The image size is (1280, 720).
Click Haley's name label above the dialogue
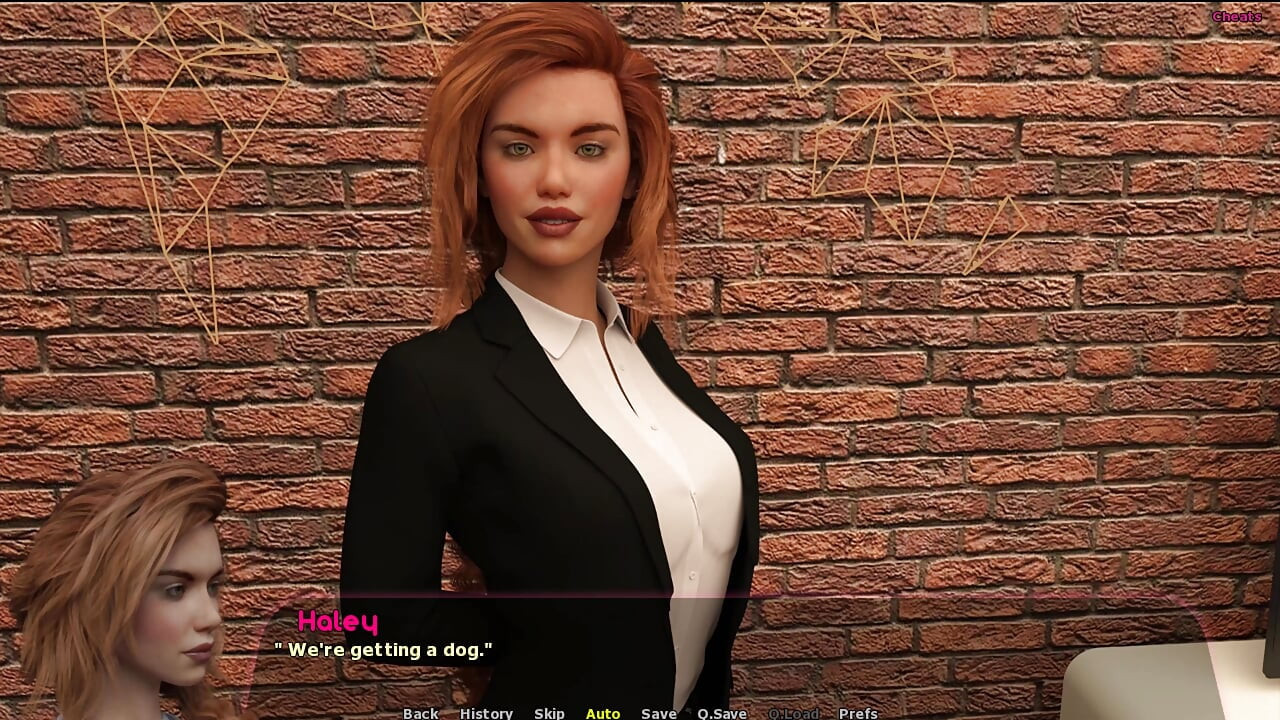pos(338,621)
